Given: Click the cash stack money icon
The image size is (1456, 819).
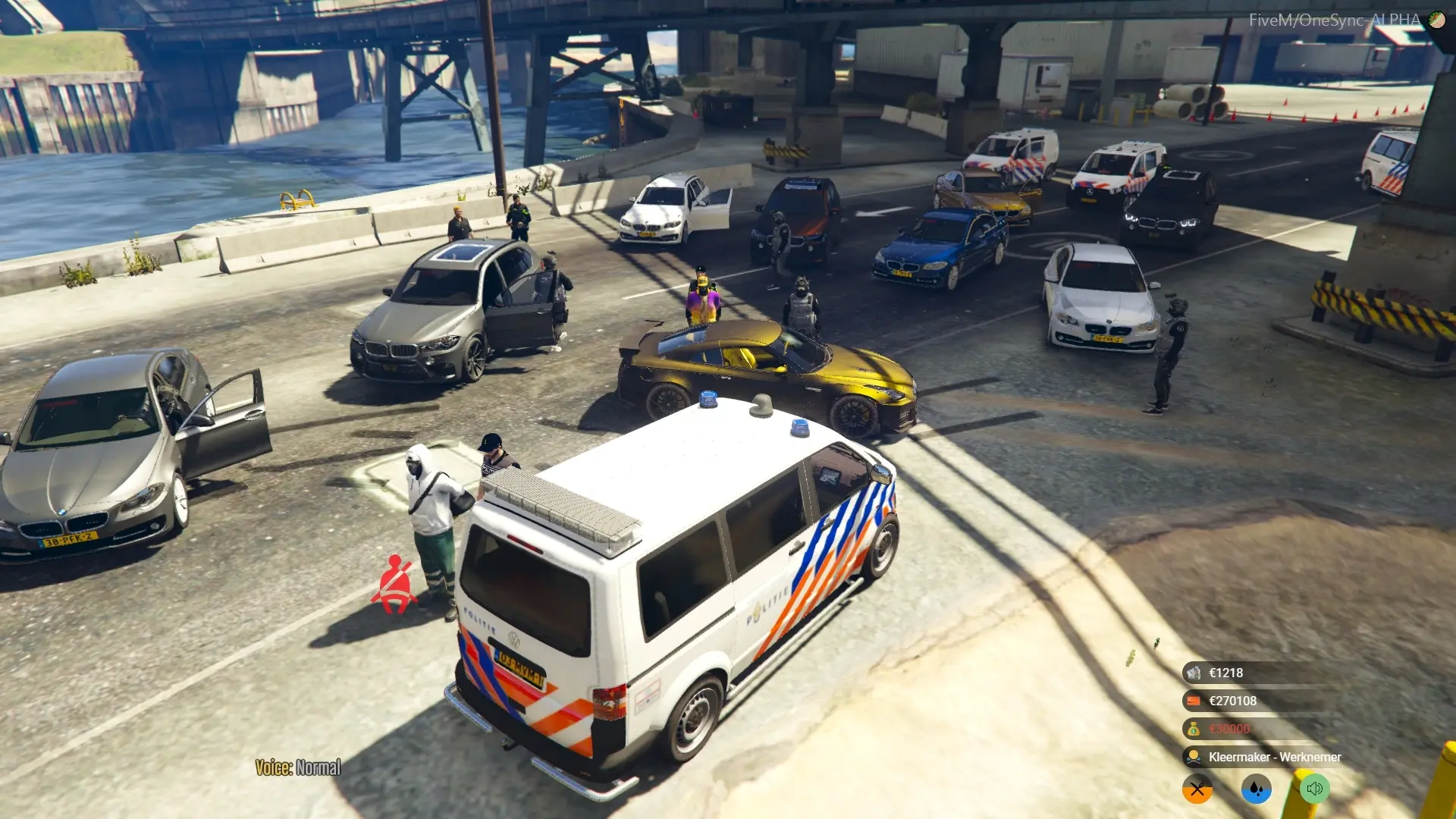Looking at the screenshot, I should pos(1194,672).
